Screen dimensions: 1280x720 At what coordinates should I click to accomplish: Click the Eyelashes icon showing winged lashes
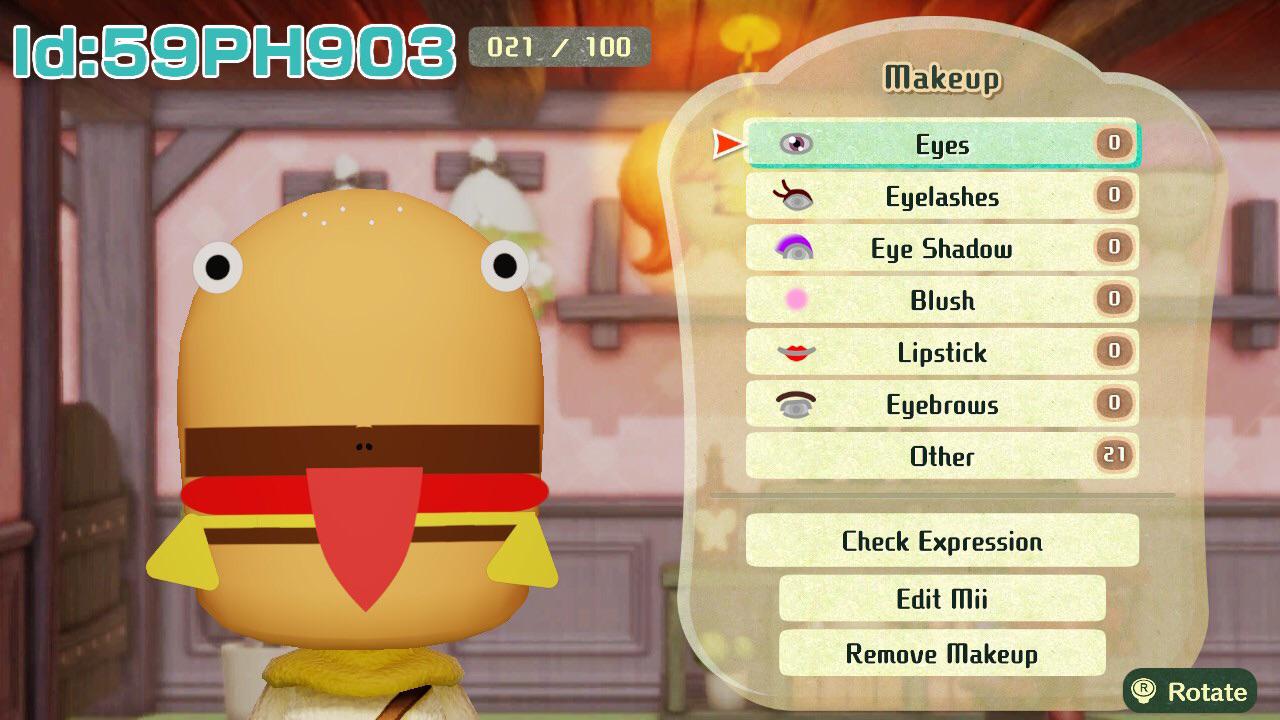pyautogui.click(x=793, y=196)
